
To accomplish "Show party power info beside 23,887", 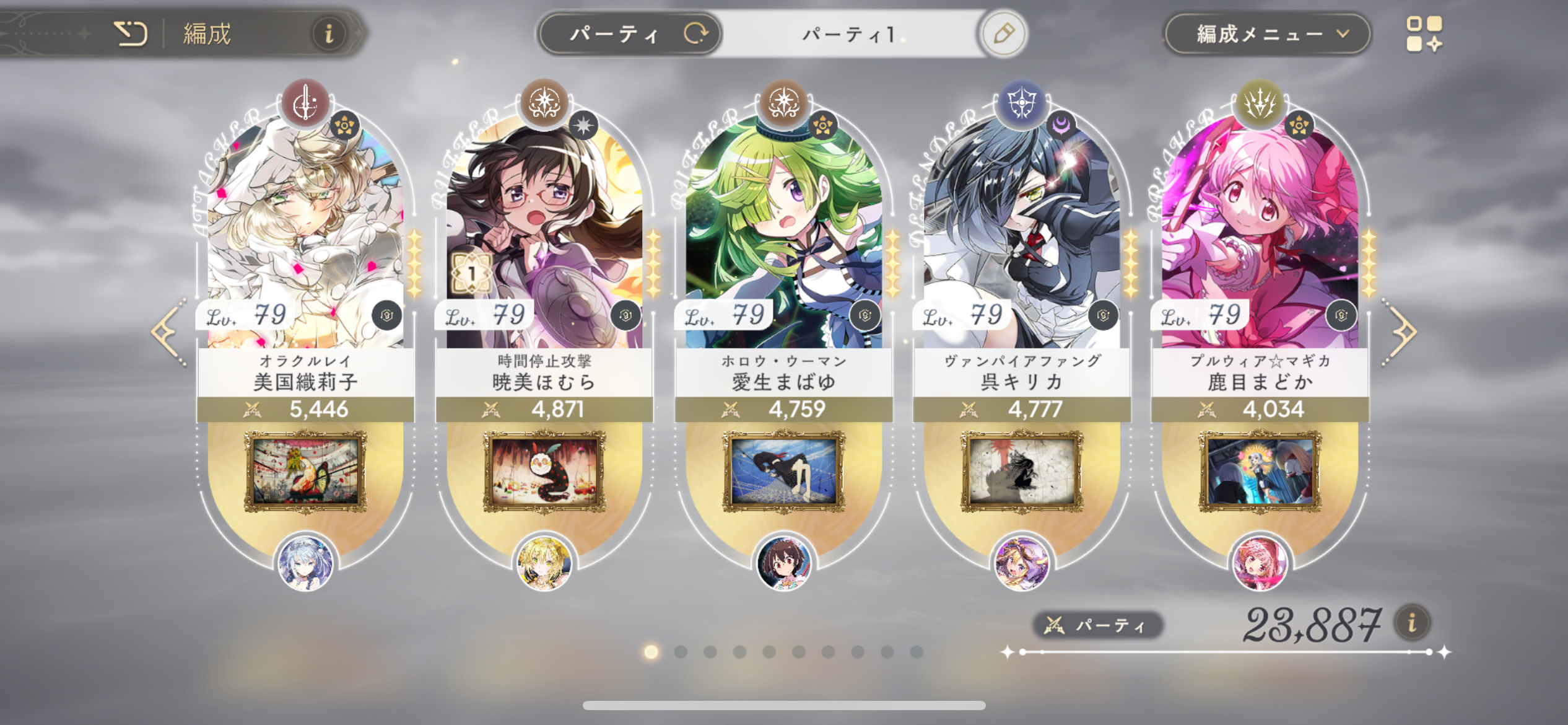I will click(x=1412, y=622).
